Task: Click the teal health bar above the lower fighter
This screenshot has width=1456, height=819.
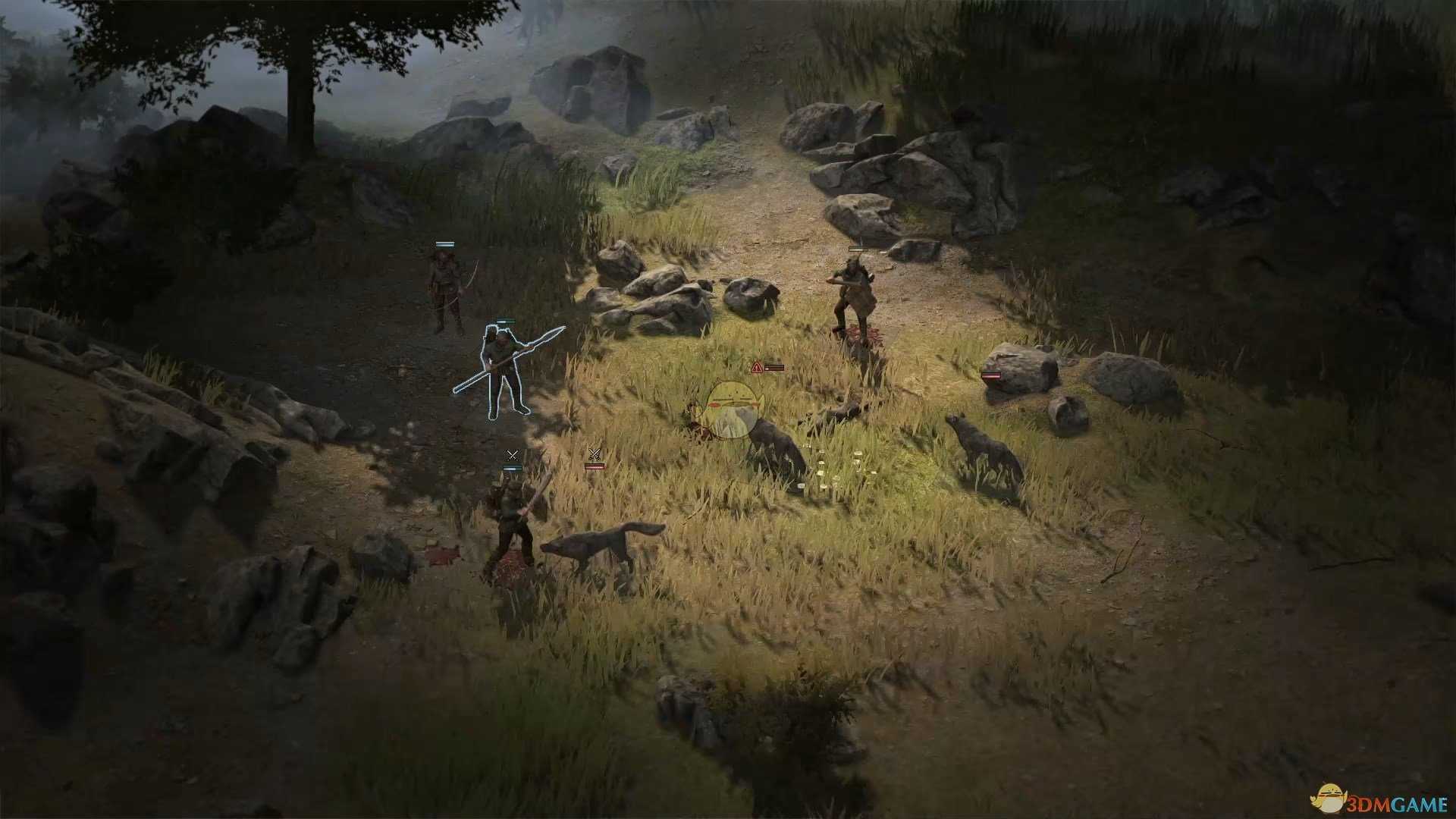Action: click(x=512, y=468)
